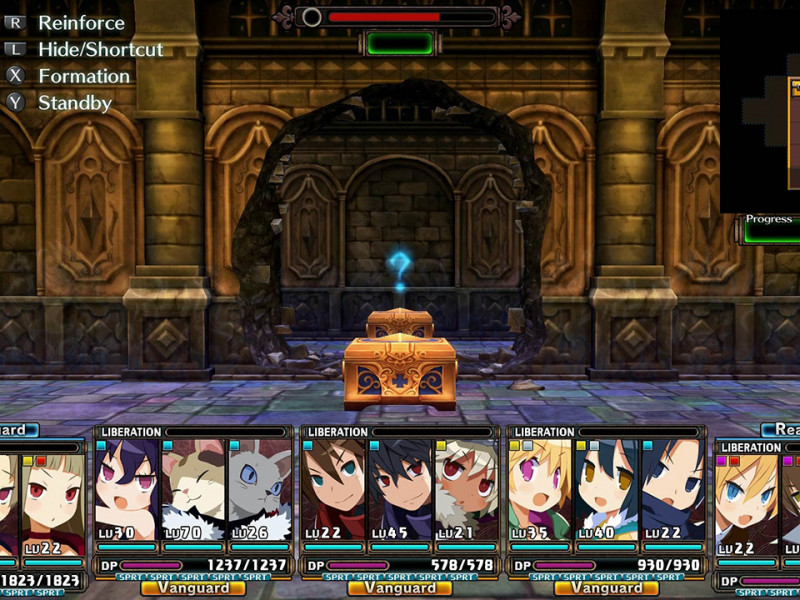Choose the Hide/Shortcut option
The image size is (800, 600).
pyautogui.click(x=100, y=49)
